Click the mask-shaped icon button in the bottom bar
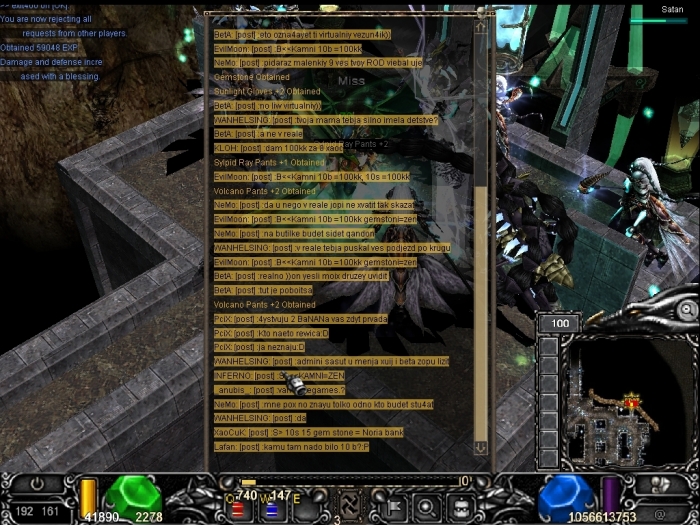The width and height of the screenshot is (700, 525). point(461,504)
